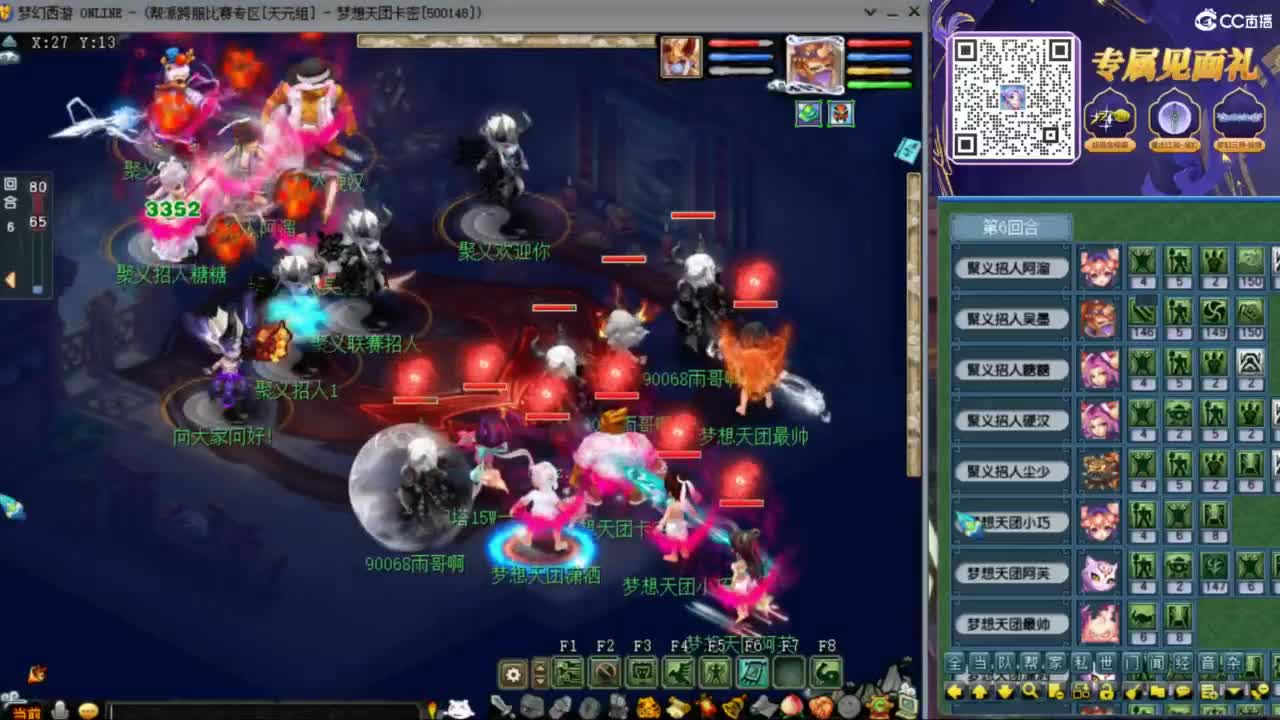This screenshot has width=1280, height=720.
Task: Open the chat folder icon in the toolbar
Action: [x=1156, y=691]
